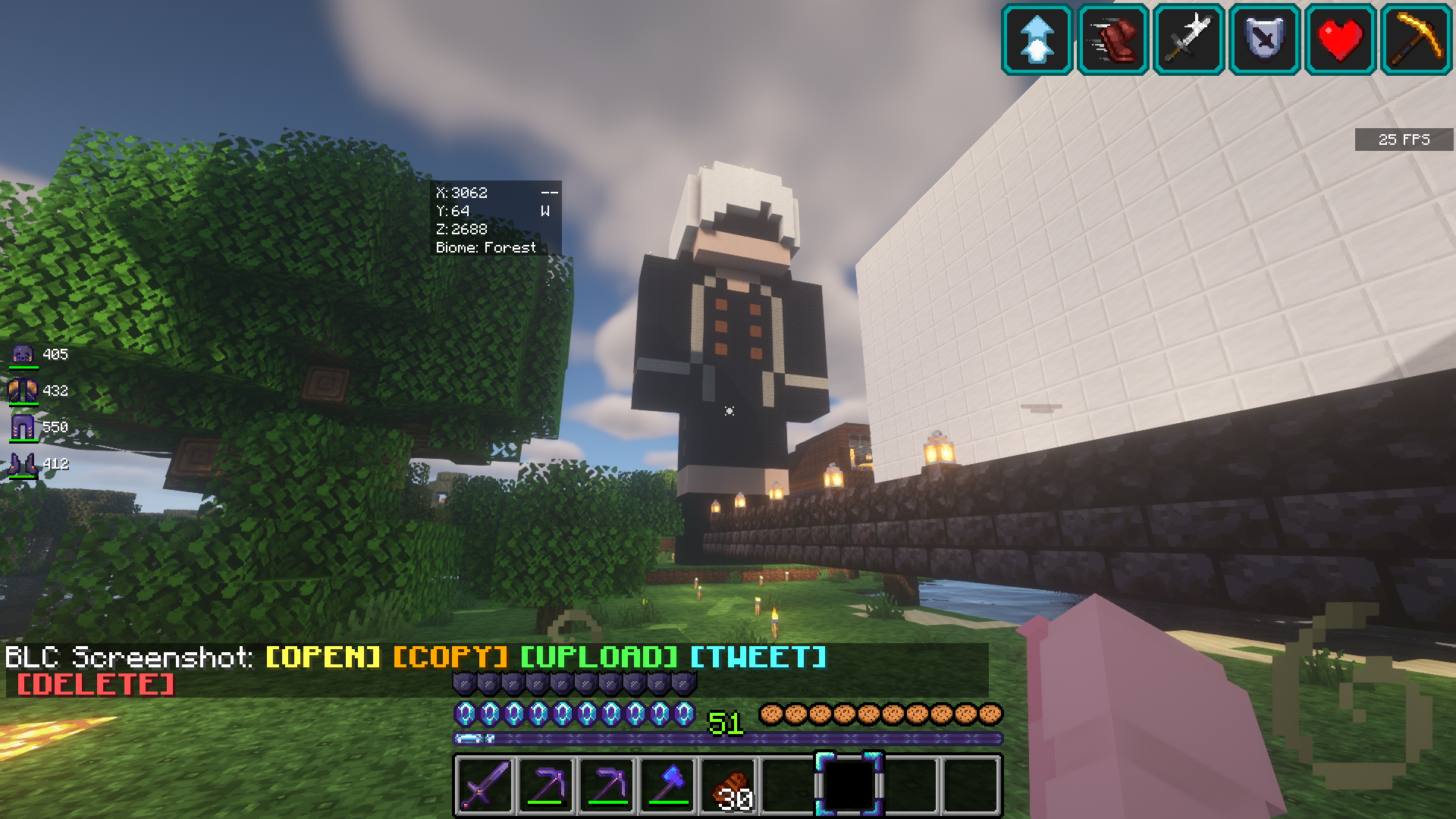
Task: Click the helmet durability icon showing 405
Action: [x=24, y=354]
